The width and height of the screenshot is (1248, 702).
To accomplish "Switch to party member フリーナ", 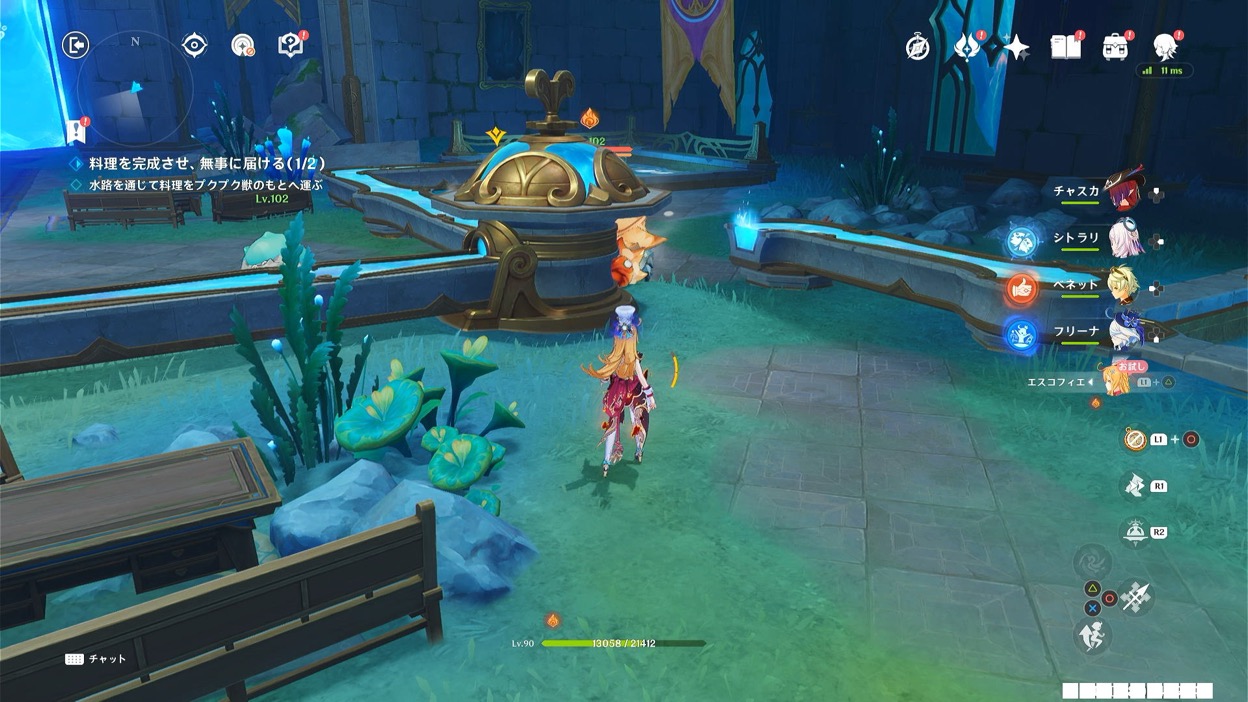I will (x=1124, y=333).
